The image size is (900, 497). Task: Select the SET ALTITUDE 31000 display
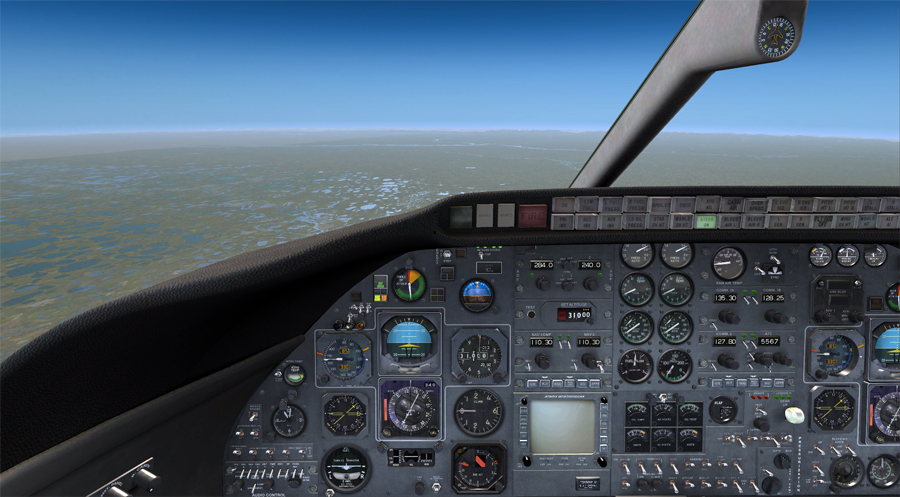(573, 313)
